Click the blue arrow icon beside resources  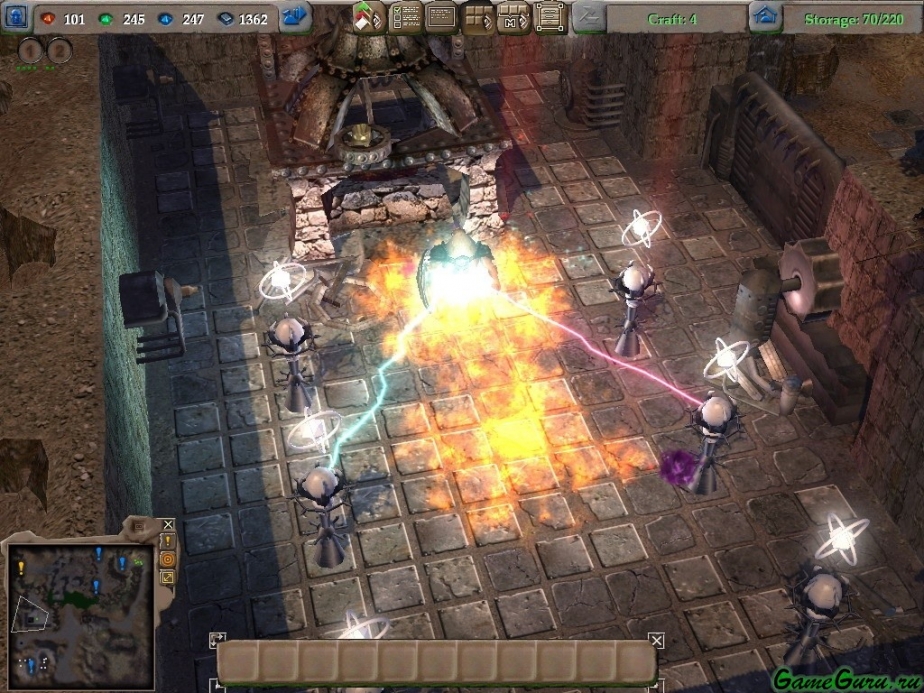point(295,17)
